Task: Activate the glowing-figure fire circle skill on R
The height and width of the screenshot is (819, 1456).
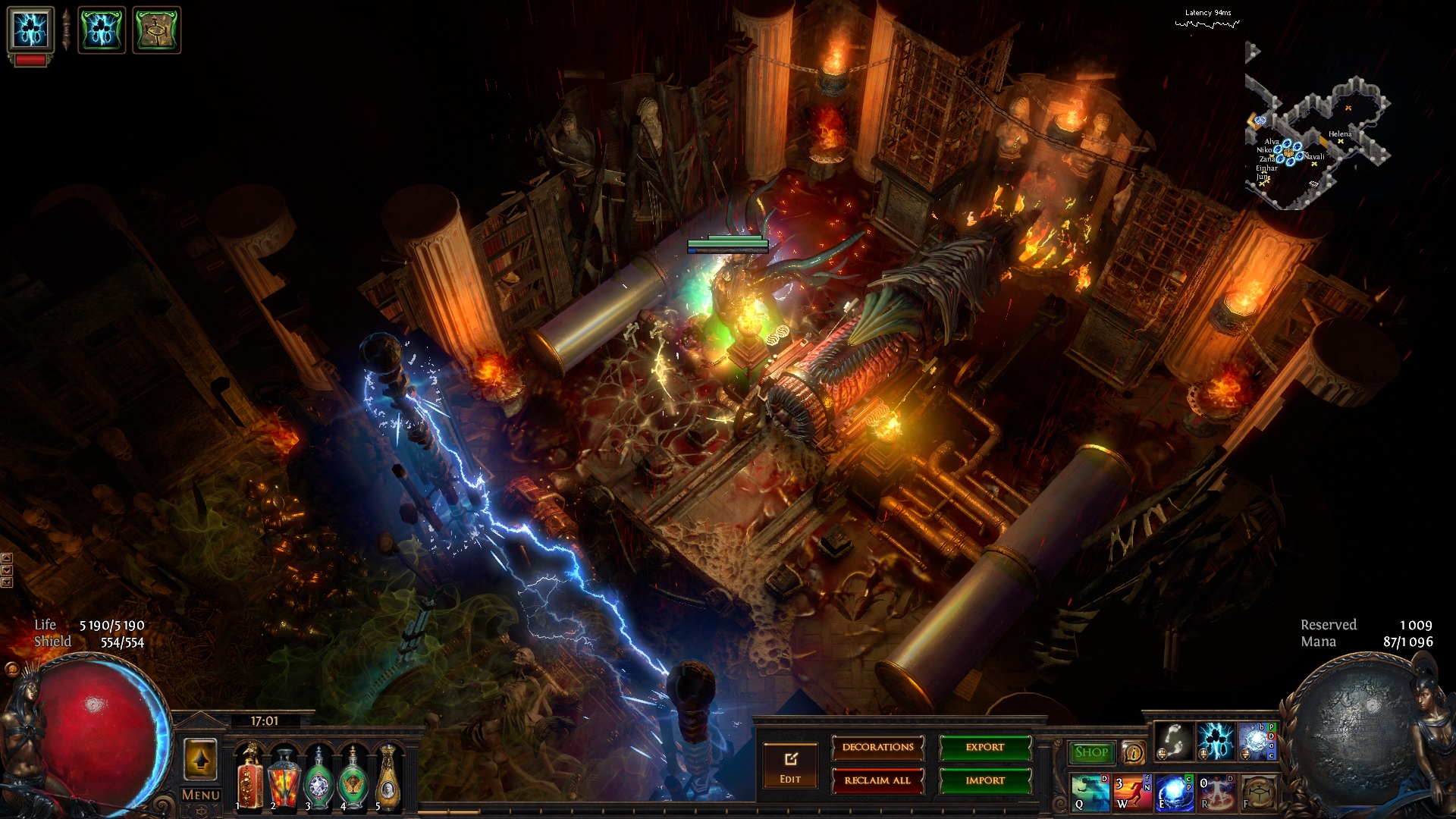Action: click(x=1216, y=792)
